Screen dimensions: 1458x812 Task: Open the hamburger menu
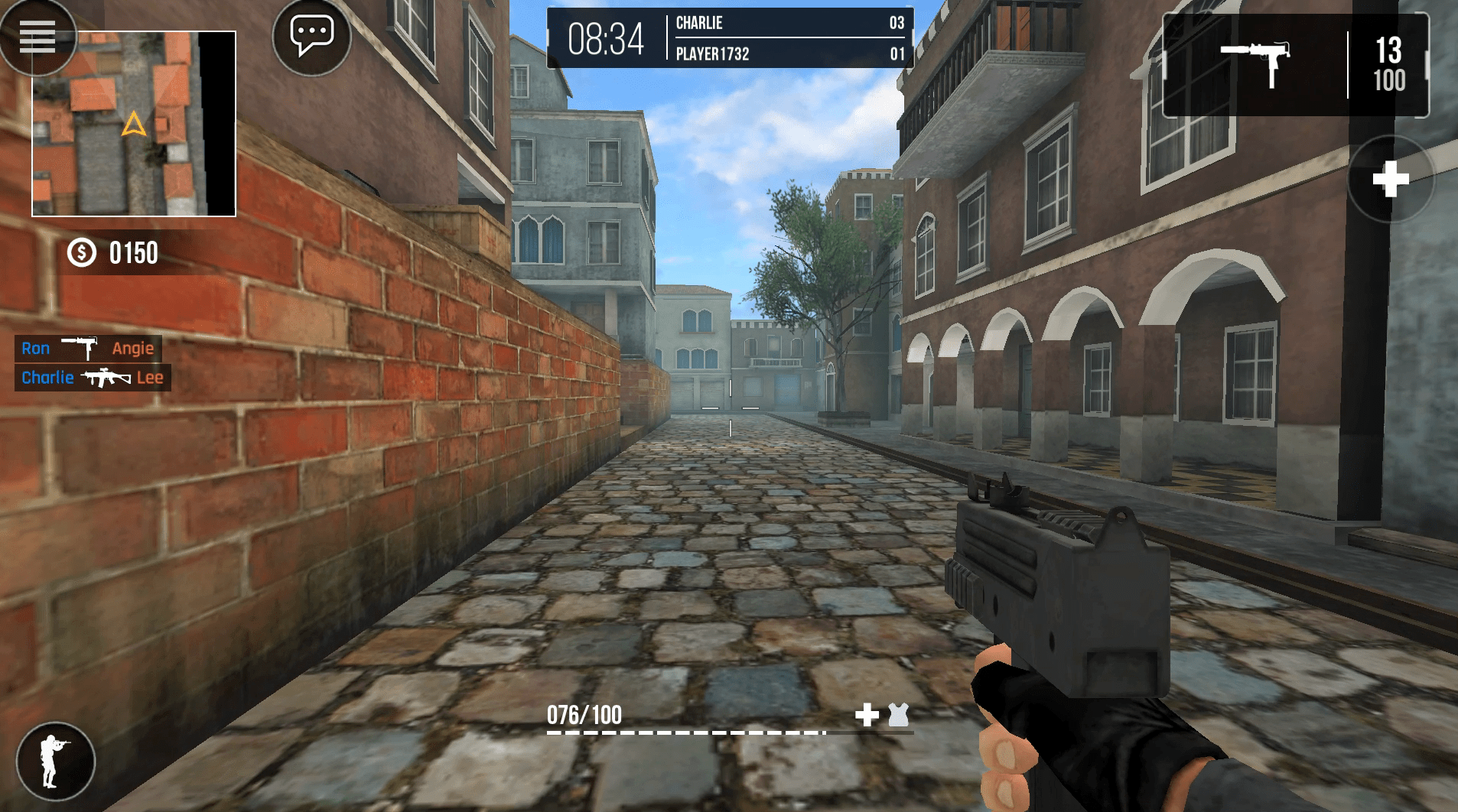(x=37, y=36)
